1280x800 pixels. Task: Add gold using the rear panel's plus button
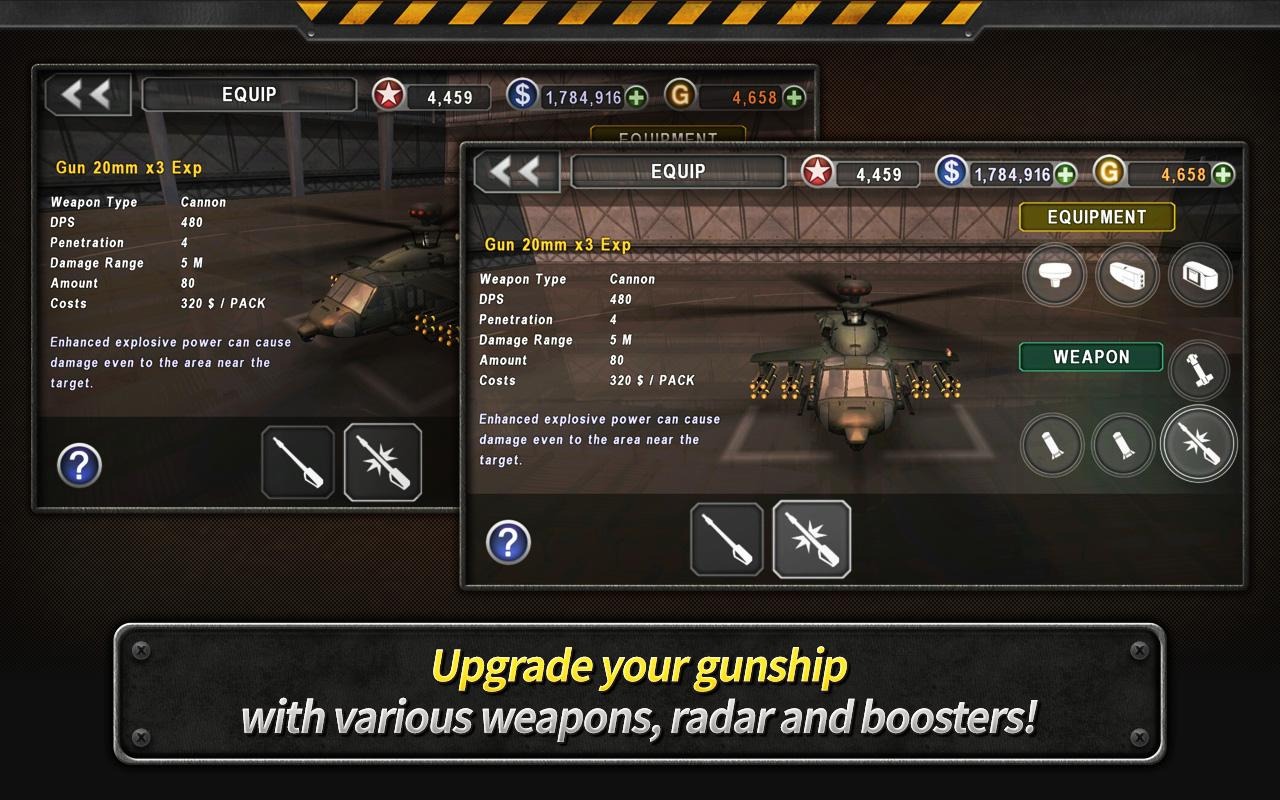[x=794, y=97]
